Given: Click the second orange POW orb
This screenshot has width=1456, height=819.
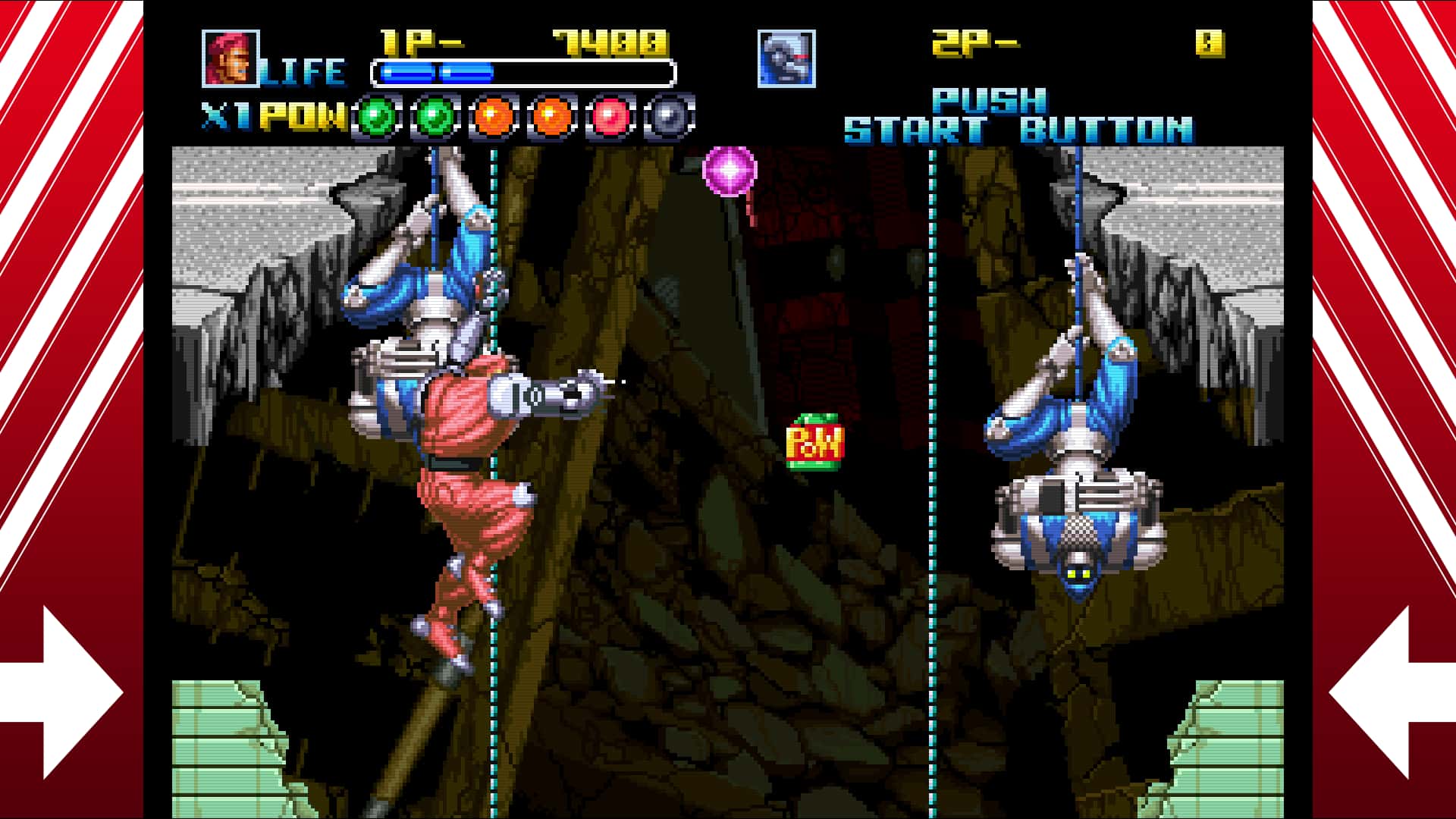Looking at the screenshot, I should pyautogui.click(x=551, y=115).
